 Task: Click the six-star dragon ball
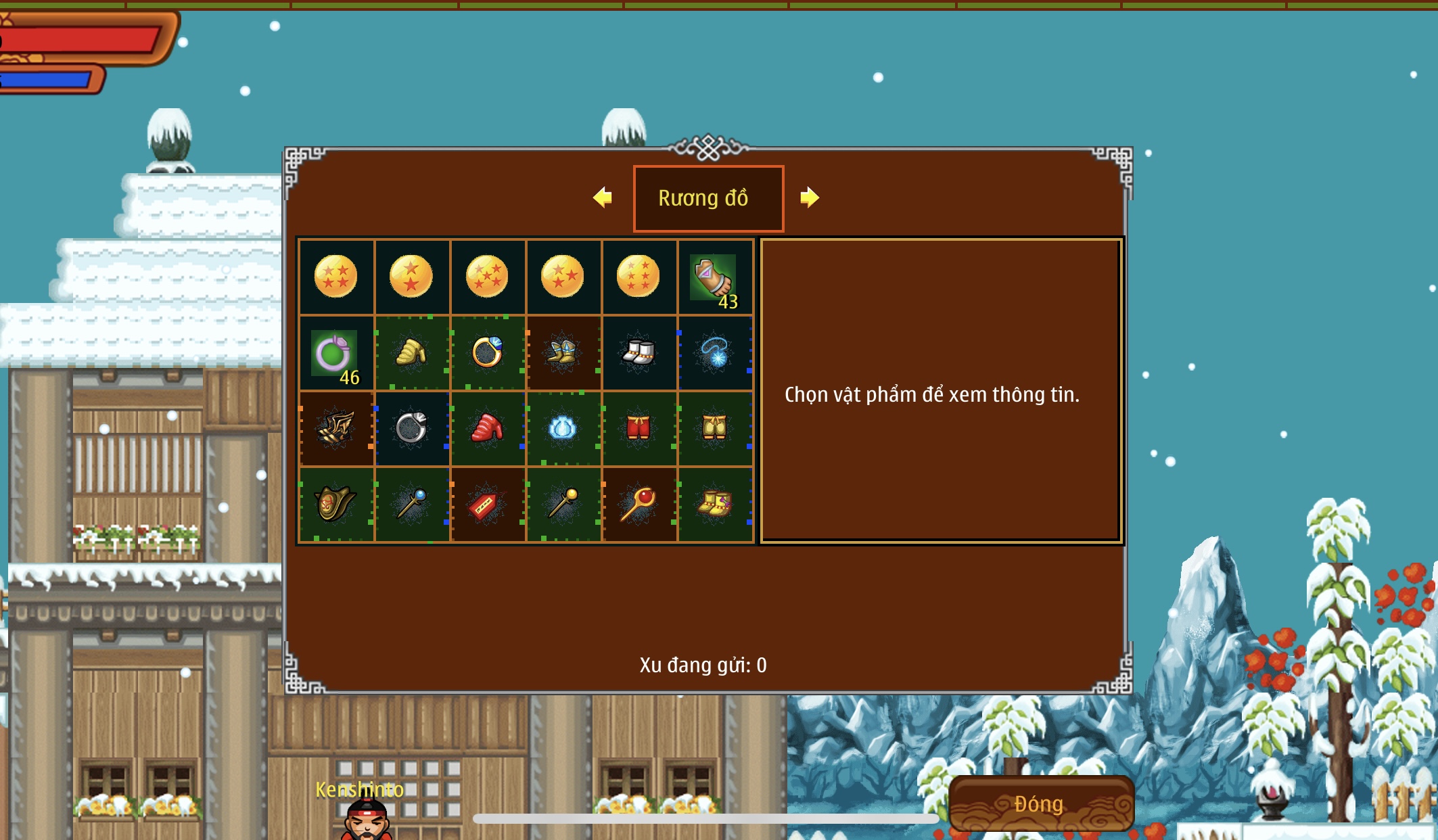click(638, 277)
